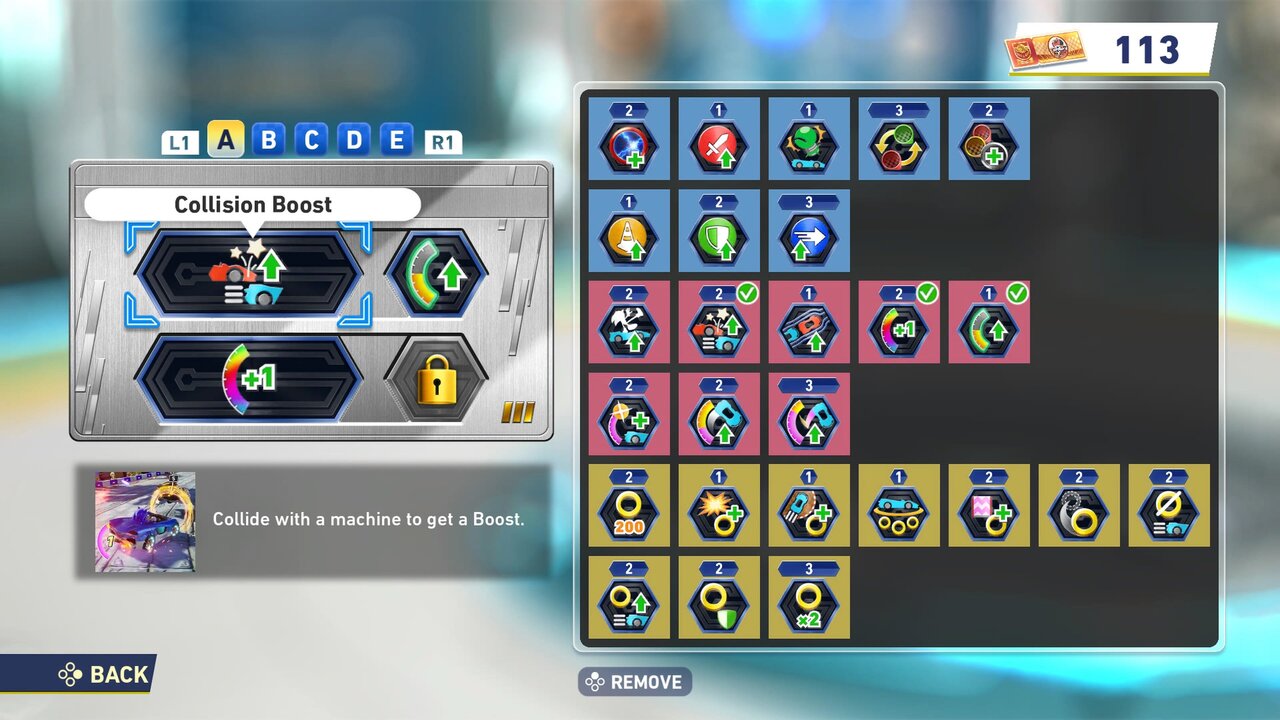Image resolution: width=1280 pixels, height=720 pixels.
Task: Select plate tab C
Action: [311, 140]
